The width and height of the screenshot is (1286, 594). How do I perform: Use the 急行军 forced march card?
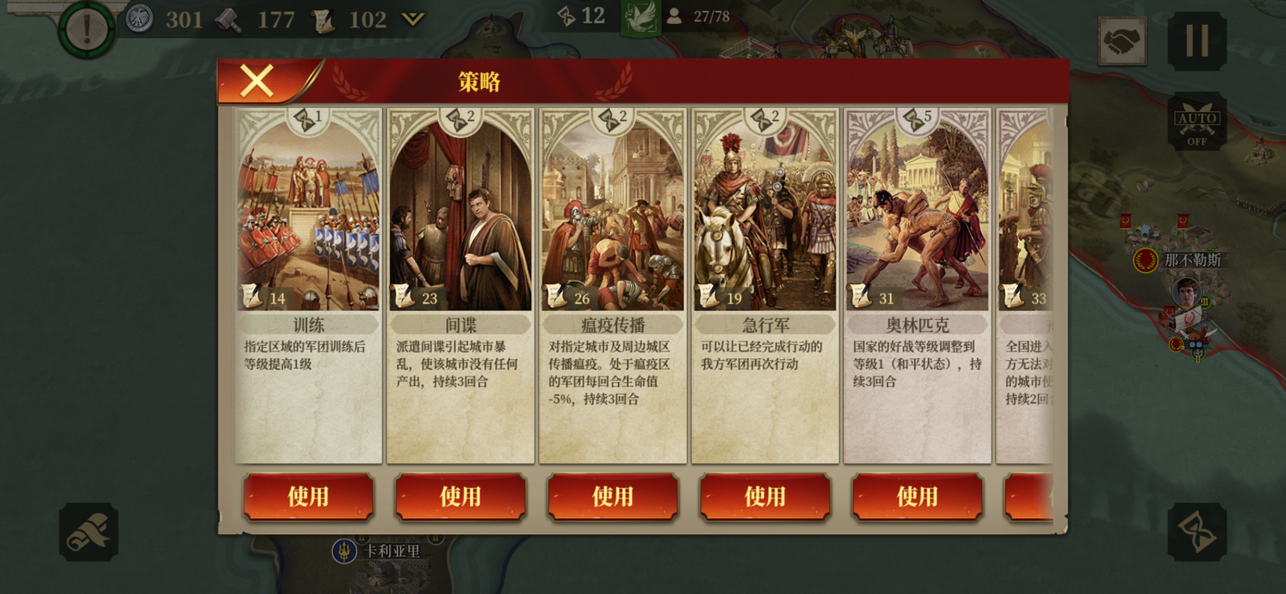tap(765, 497)
